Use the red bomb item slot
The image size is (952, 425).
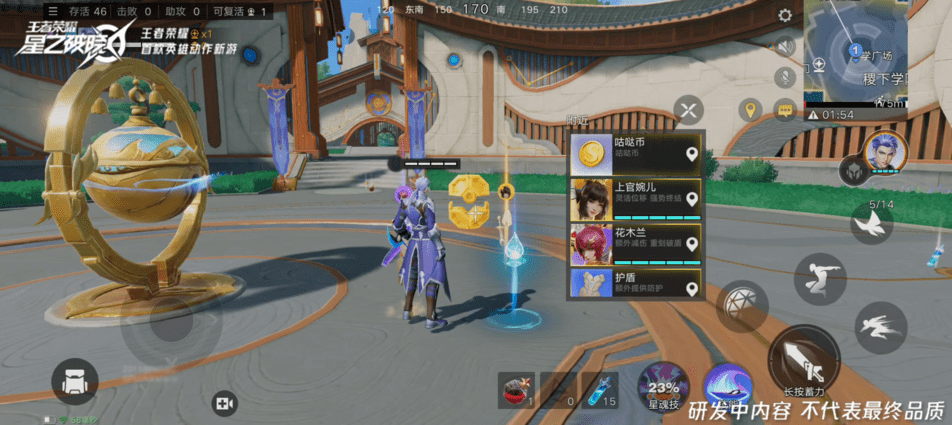[516, 389]
